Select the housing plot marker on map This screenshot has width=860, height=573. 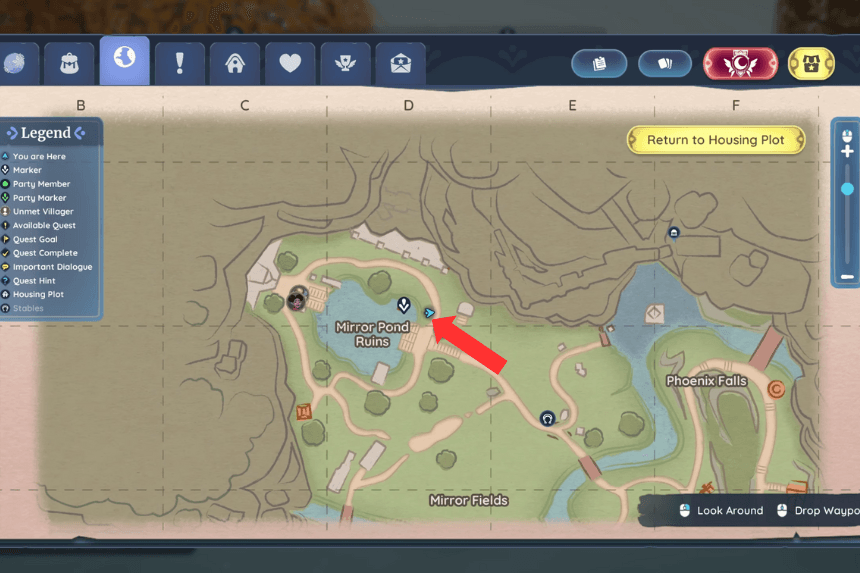[674, 233]
